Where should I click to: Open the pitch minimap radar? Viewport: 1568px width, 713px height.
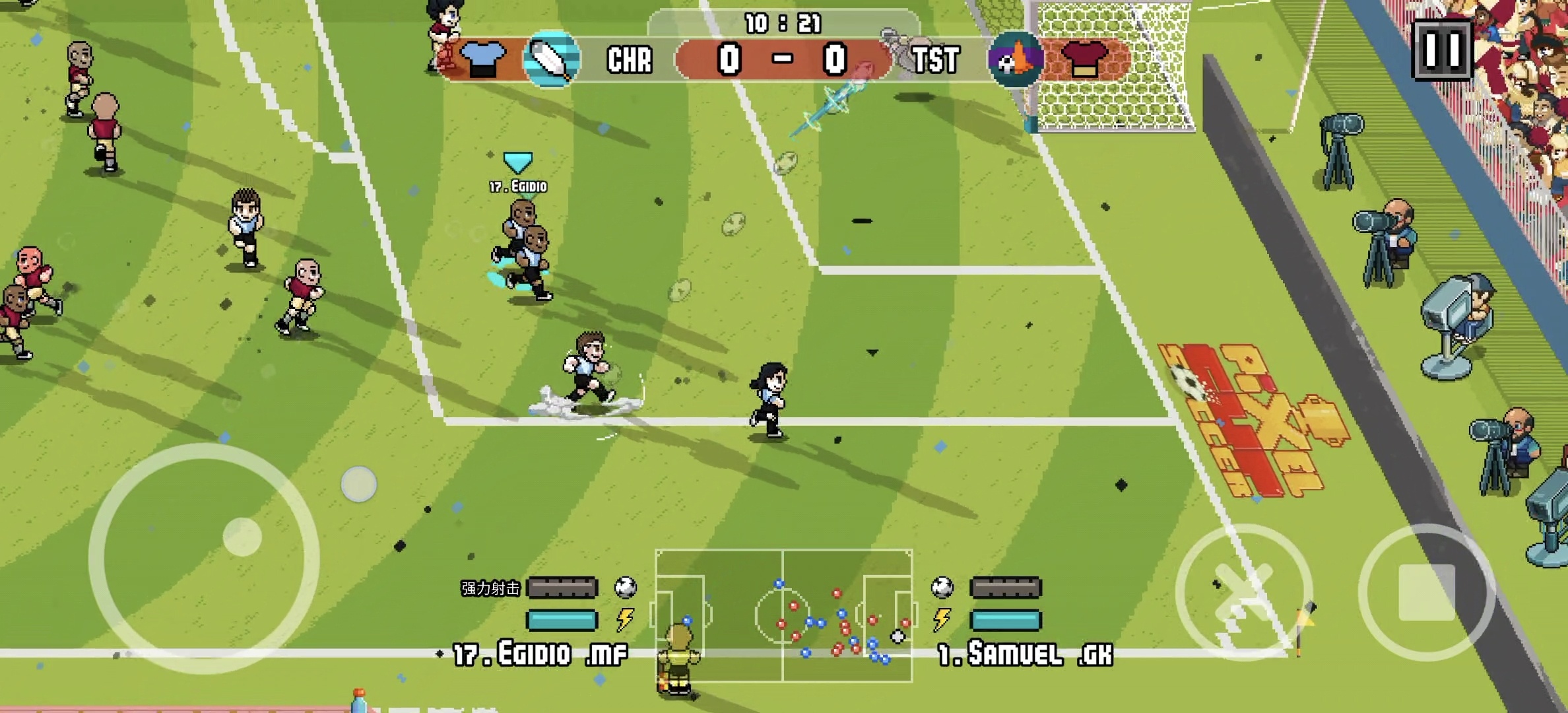[783, 615]
